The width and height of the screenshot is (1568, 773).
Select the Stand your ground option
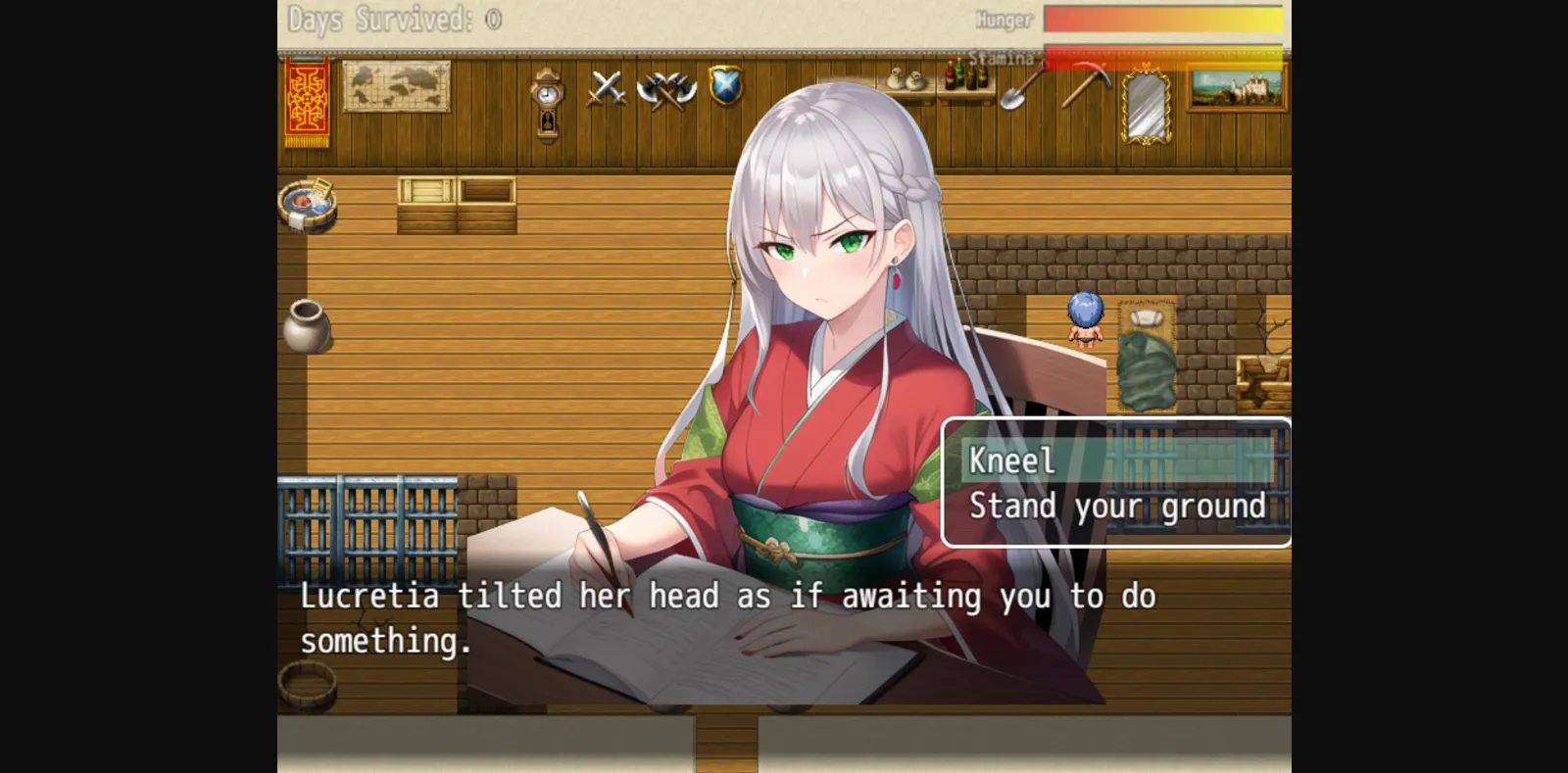click(x=1116, y=507)
